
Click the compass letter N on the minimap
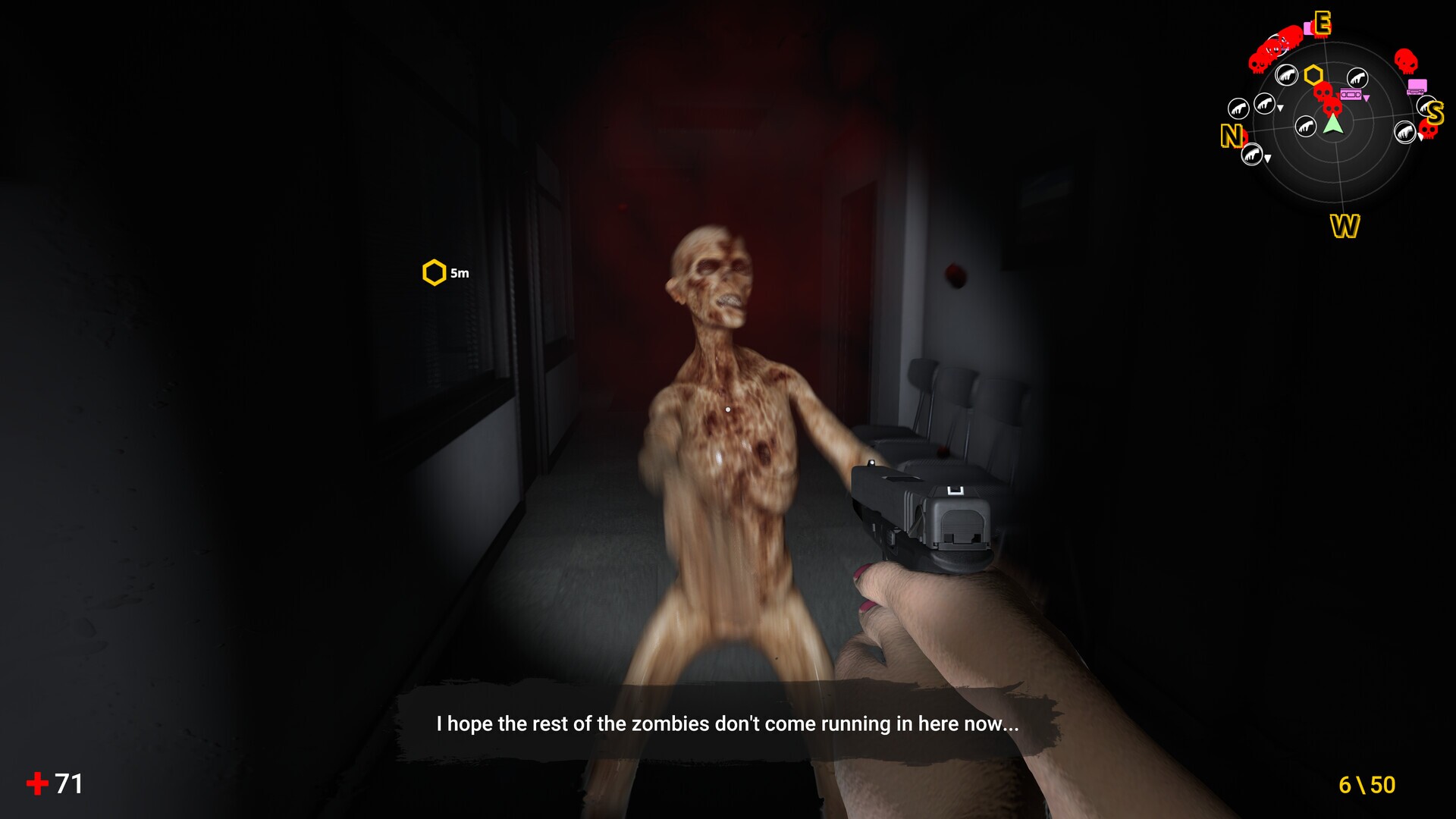click(1232, 136)
